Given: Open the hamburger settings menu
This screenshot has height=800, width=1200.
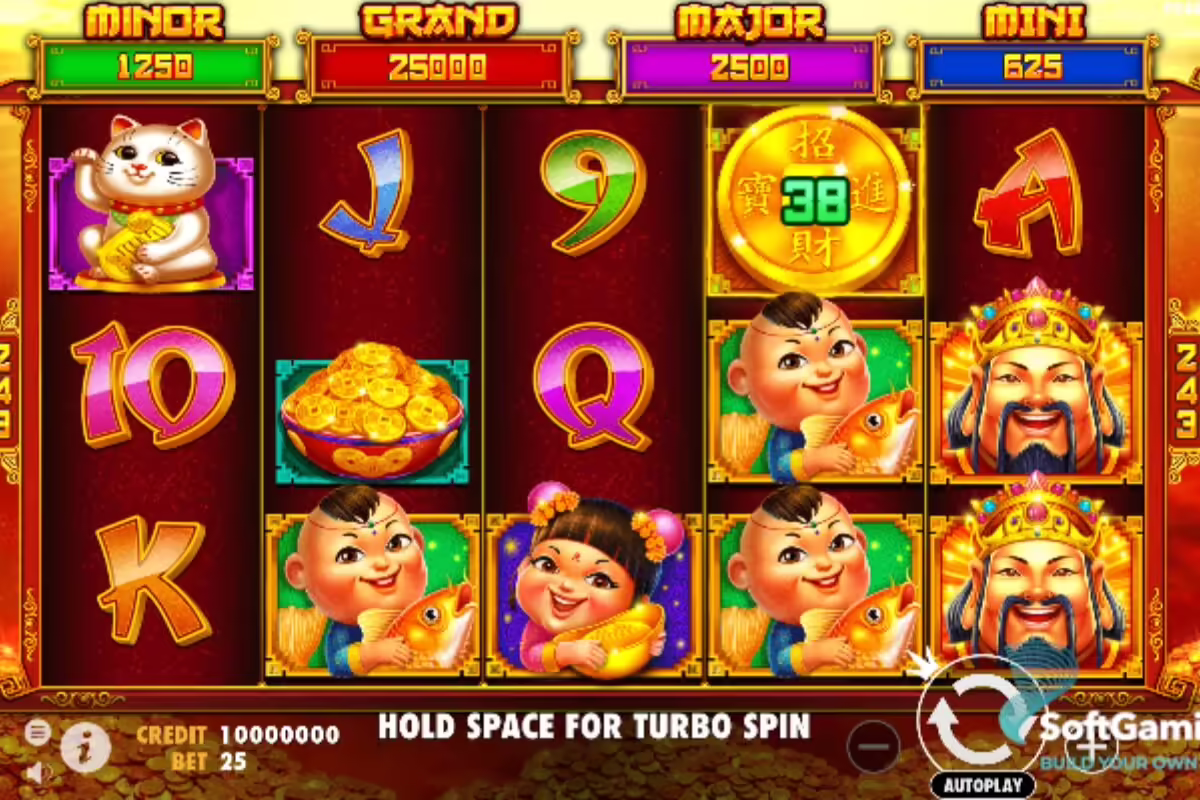Looking at the screenshot, I should 38,732.
